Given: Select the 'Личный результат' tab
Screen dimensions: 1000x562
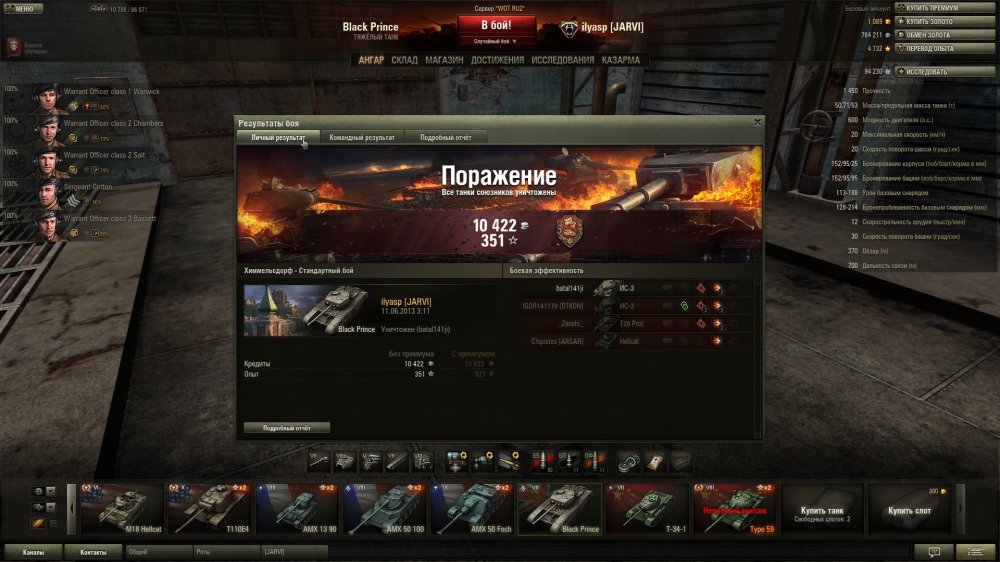Looking at the screenshot, I should coord(278,137).
